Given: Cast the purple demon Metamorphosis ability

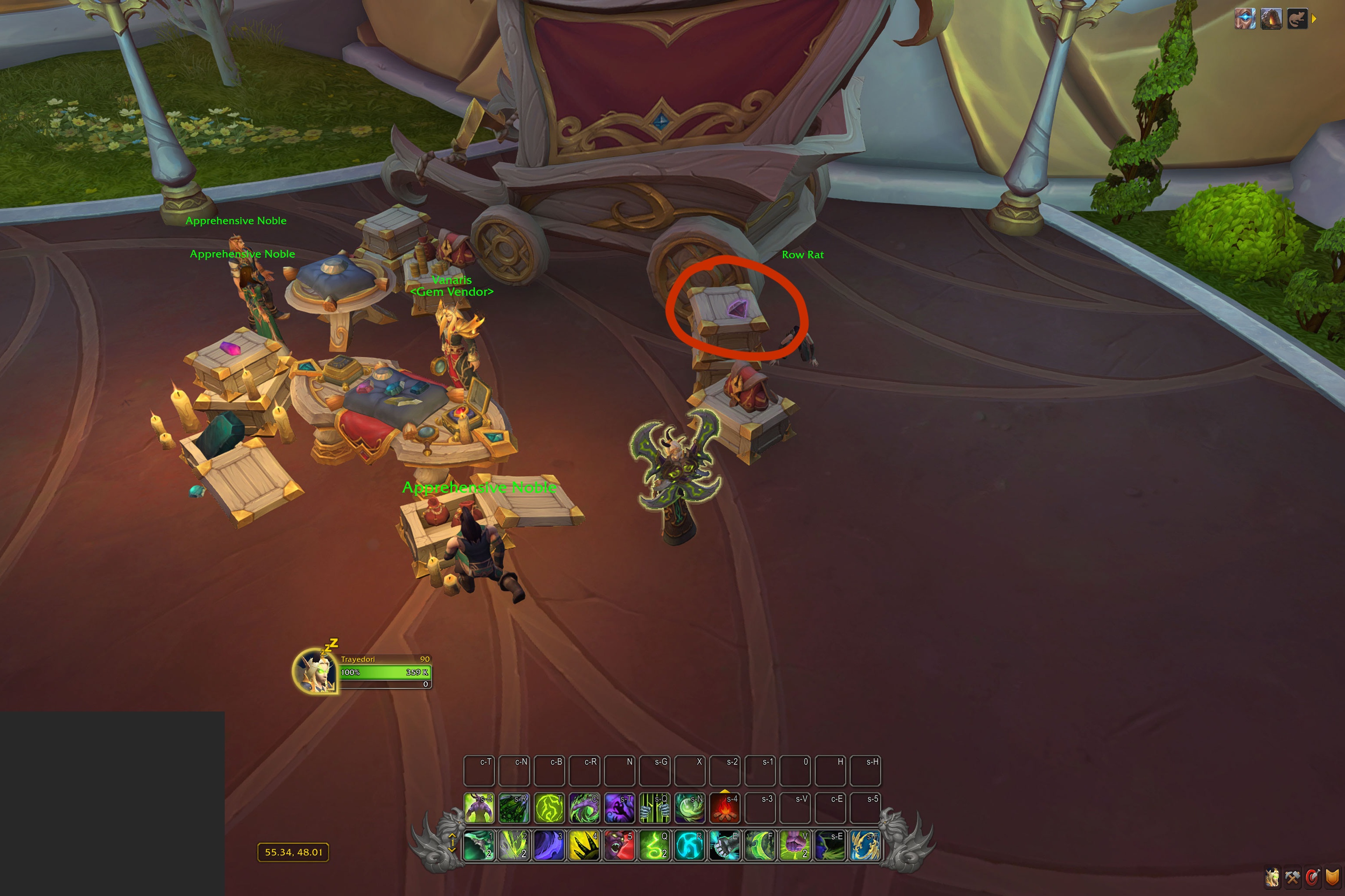Looking at the screenshot, I should pos(479,808).
